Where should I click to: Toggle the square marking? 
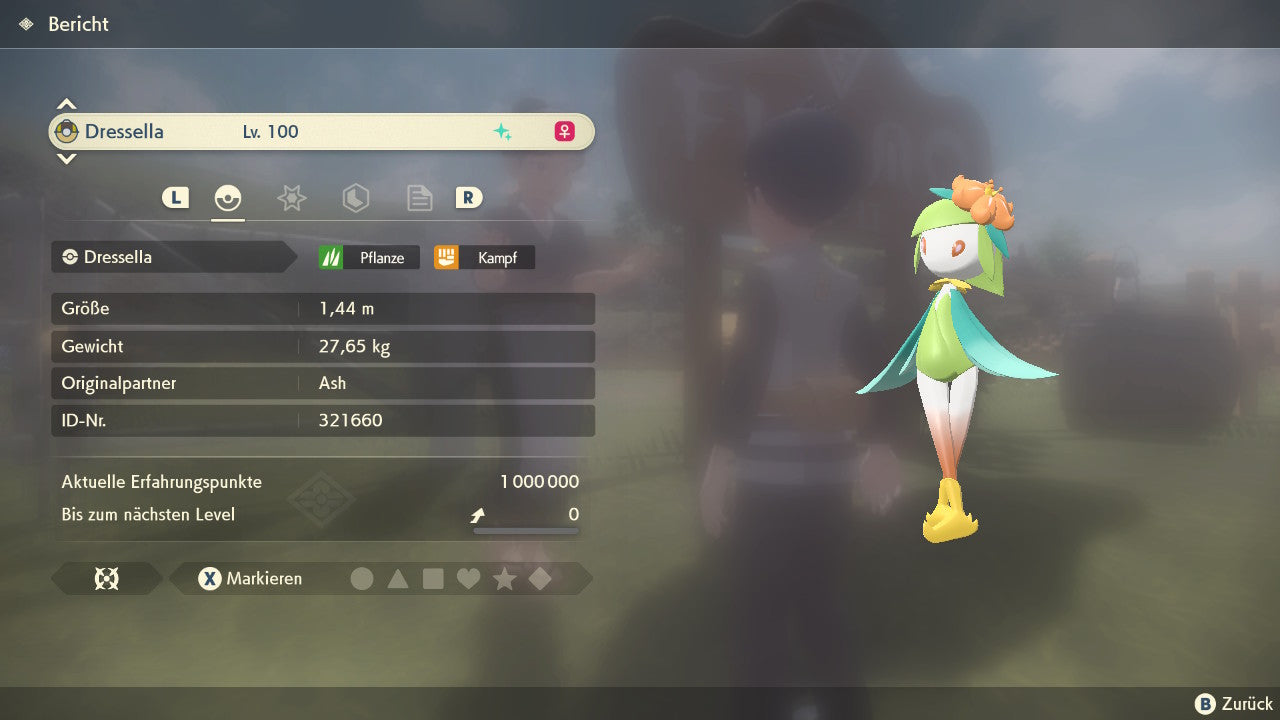433,578
